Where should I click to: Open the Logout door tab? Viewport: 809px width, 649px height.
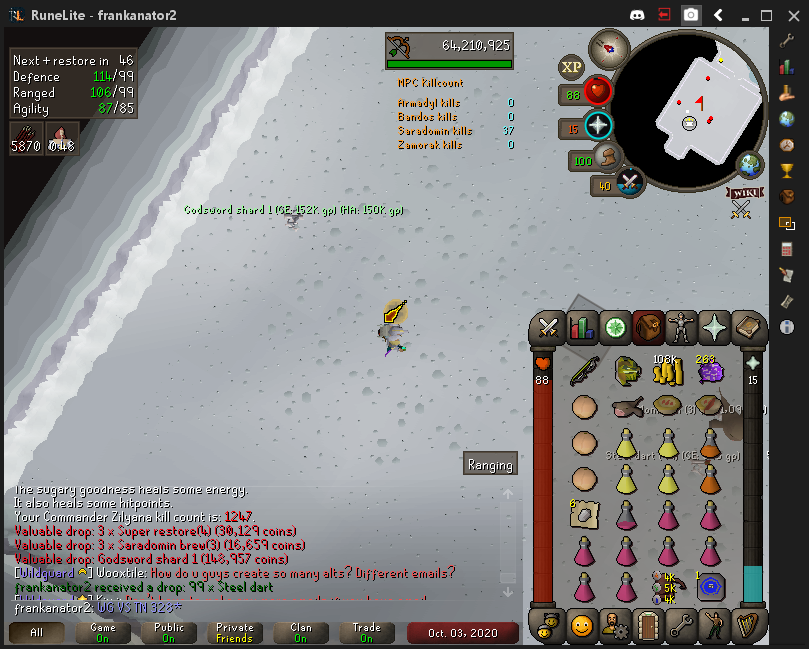click(x=647, y=627)
